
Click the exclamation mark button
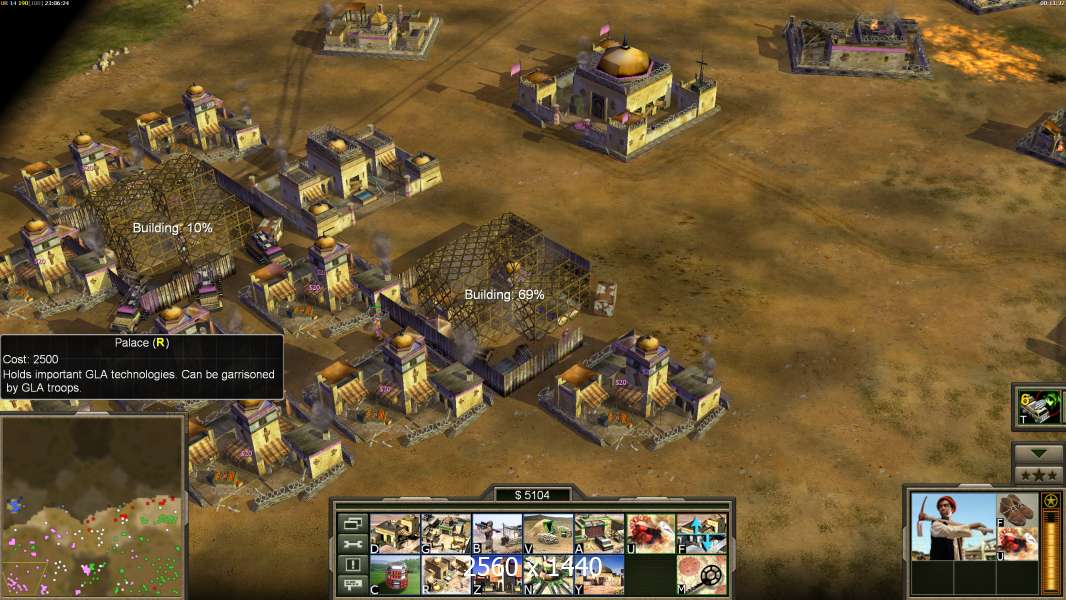[352, 565]
